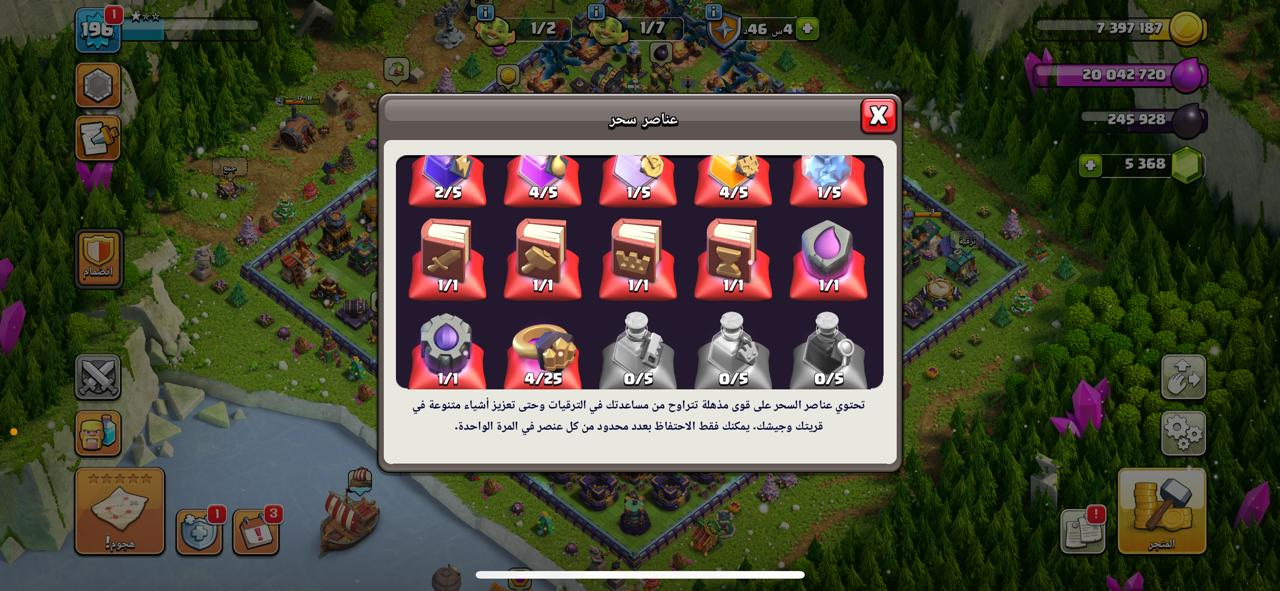Pick the Book of Everything with hourglass
1280x591 pixels.
pos(733,258)
